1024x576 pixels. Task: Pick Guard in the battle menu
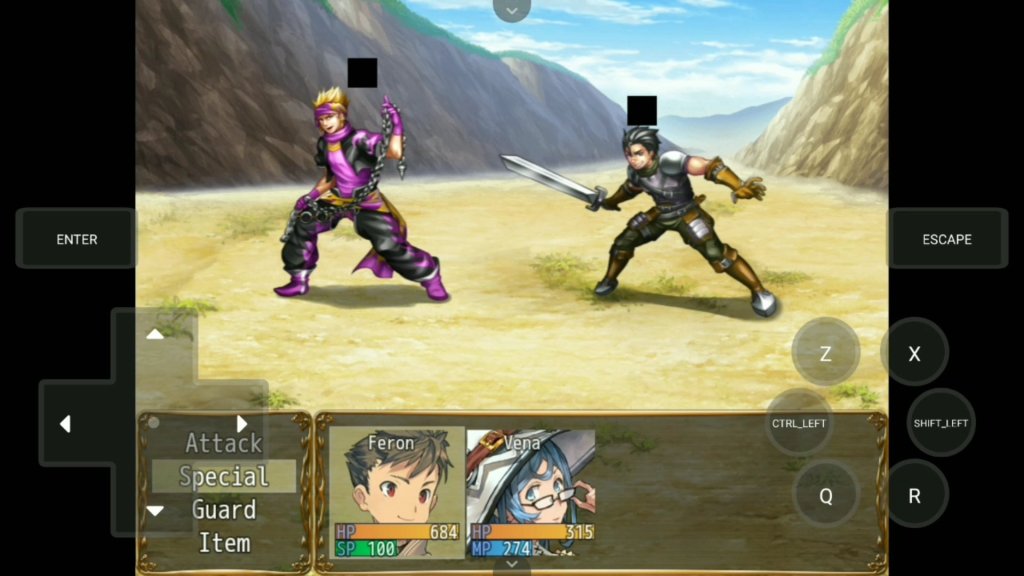point(224,510)
